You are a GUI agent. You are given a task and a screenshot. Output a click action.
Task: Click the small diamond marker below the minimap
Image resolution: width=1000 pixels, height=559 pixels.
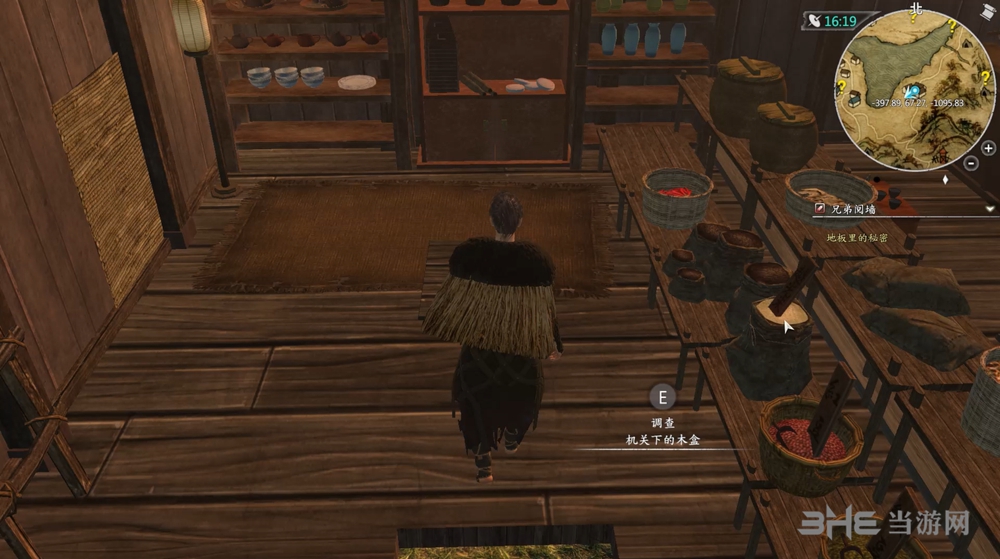946,180
